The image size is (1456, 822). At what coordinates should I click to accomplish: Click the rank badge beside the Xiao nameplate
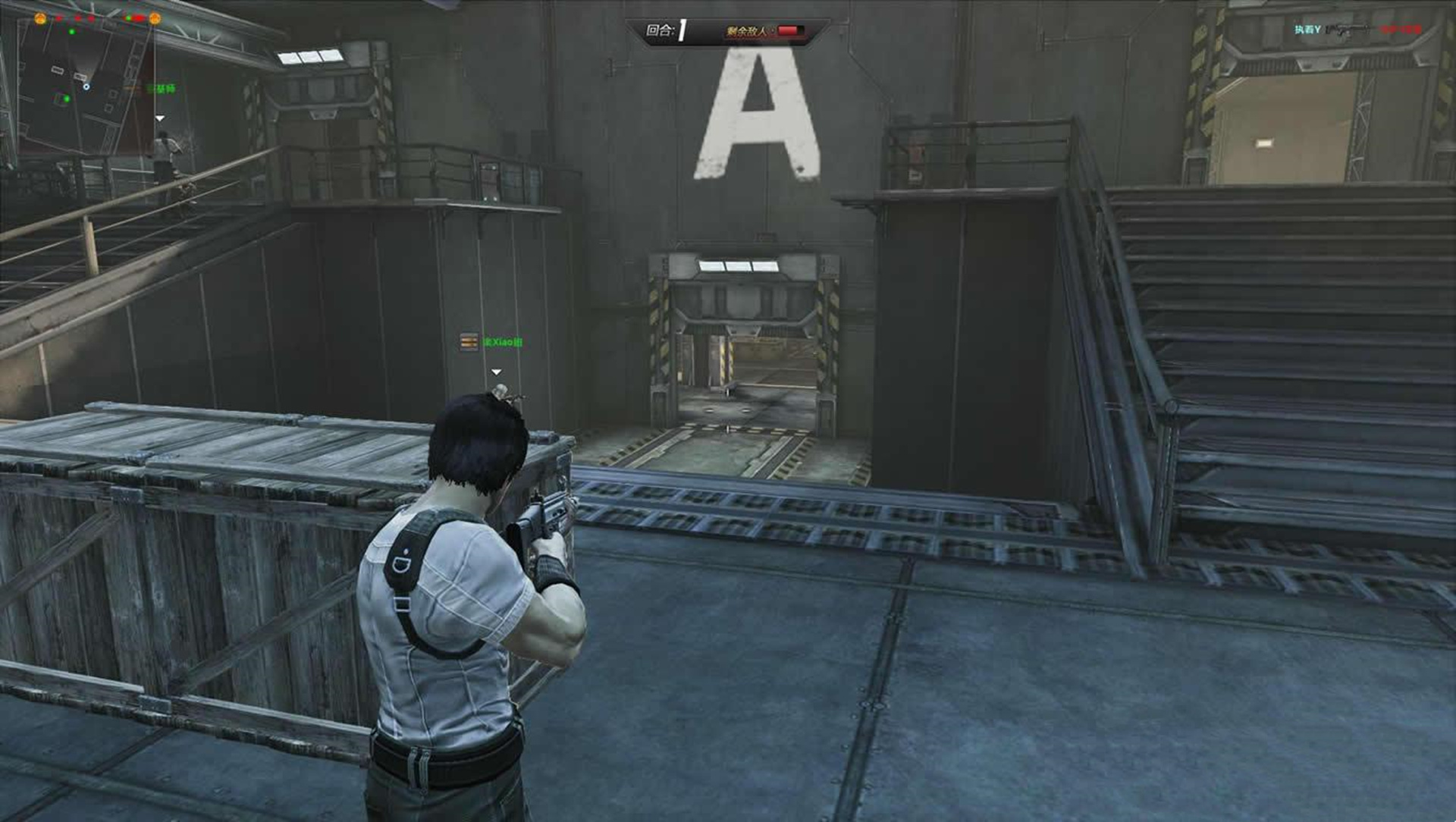point(469,342)
